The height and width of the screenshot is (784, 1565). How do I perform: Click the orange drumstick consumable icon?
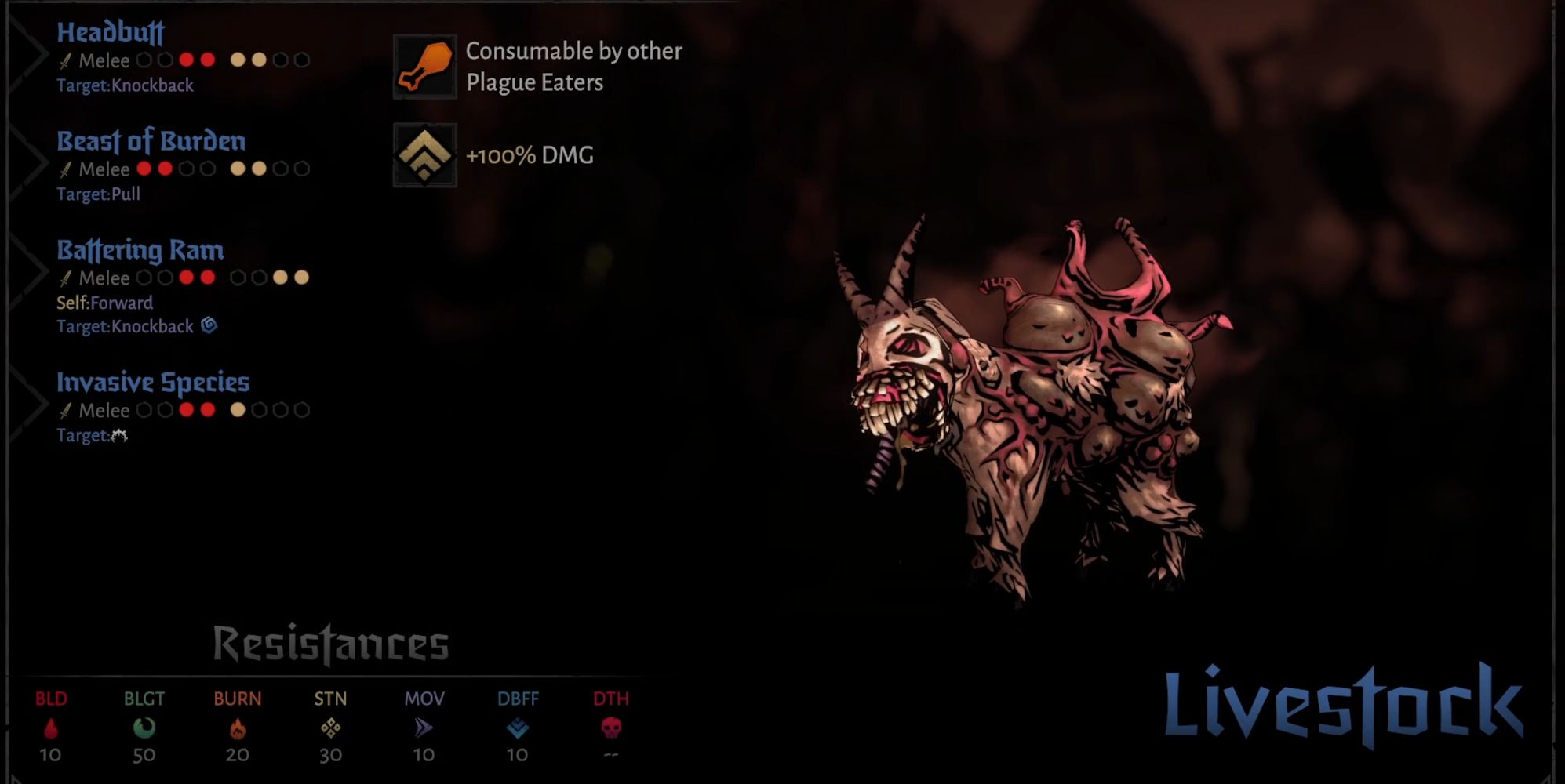coord(424,67)
